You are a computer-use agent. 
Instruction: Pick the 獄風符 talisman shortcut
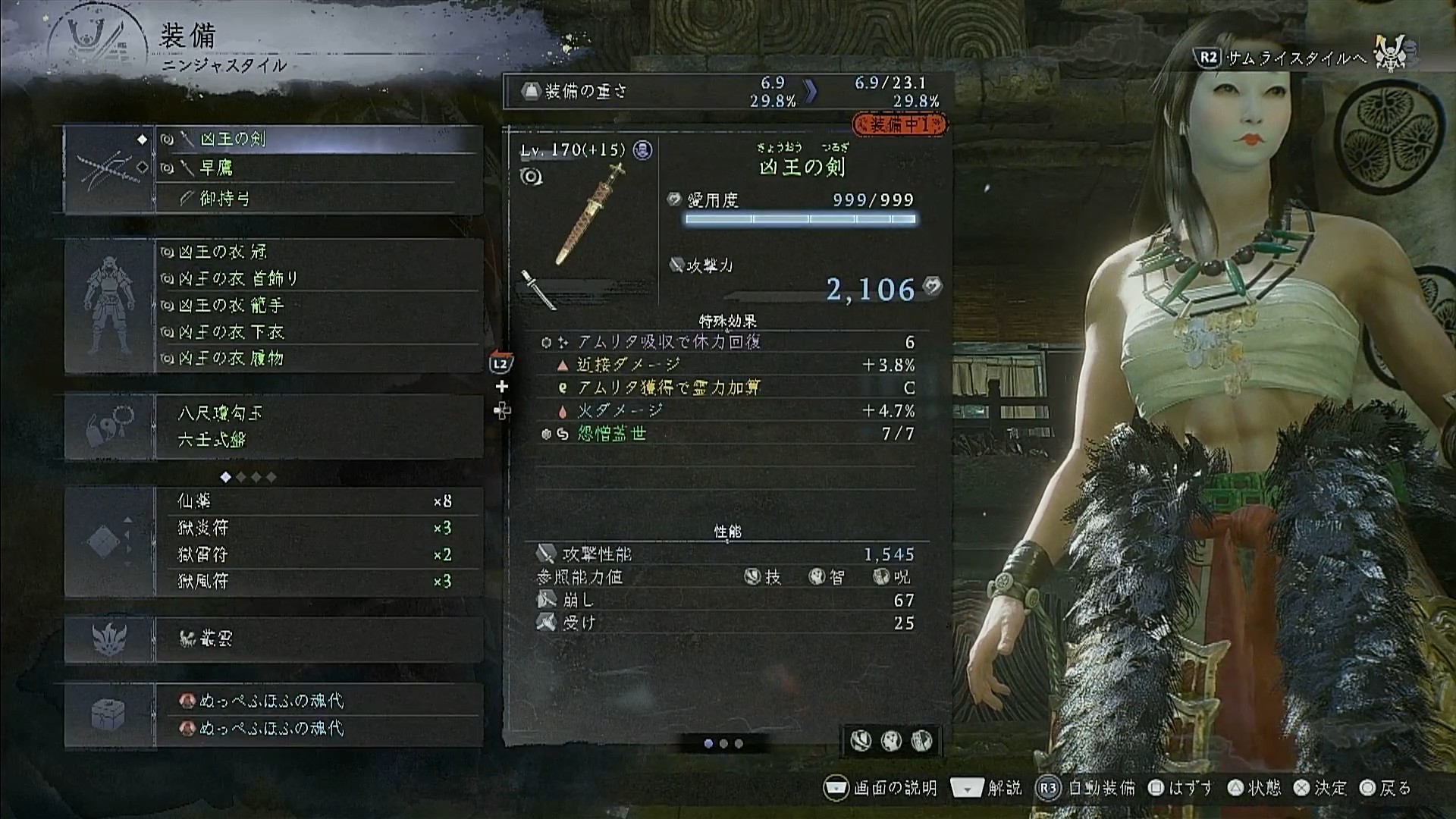tap(318, 581)
